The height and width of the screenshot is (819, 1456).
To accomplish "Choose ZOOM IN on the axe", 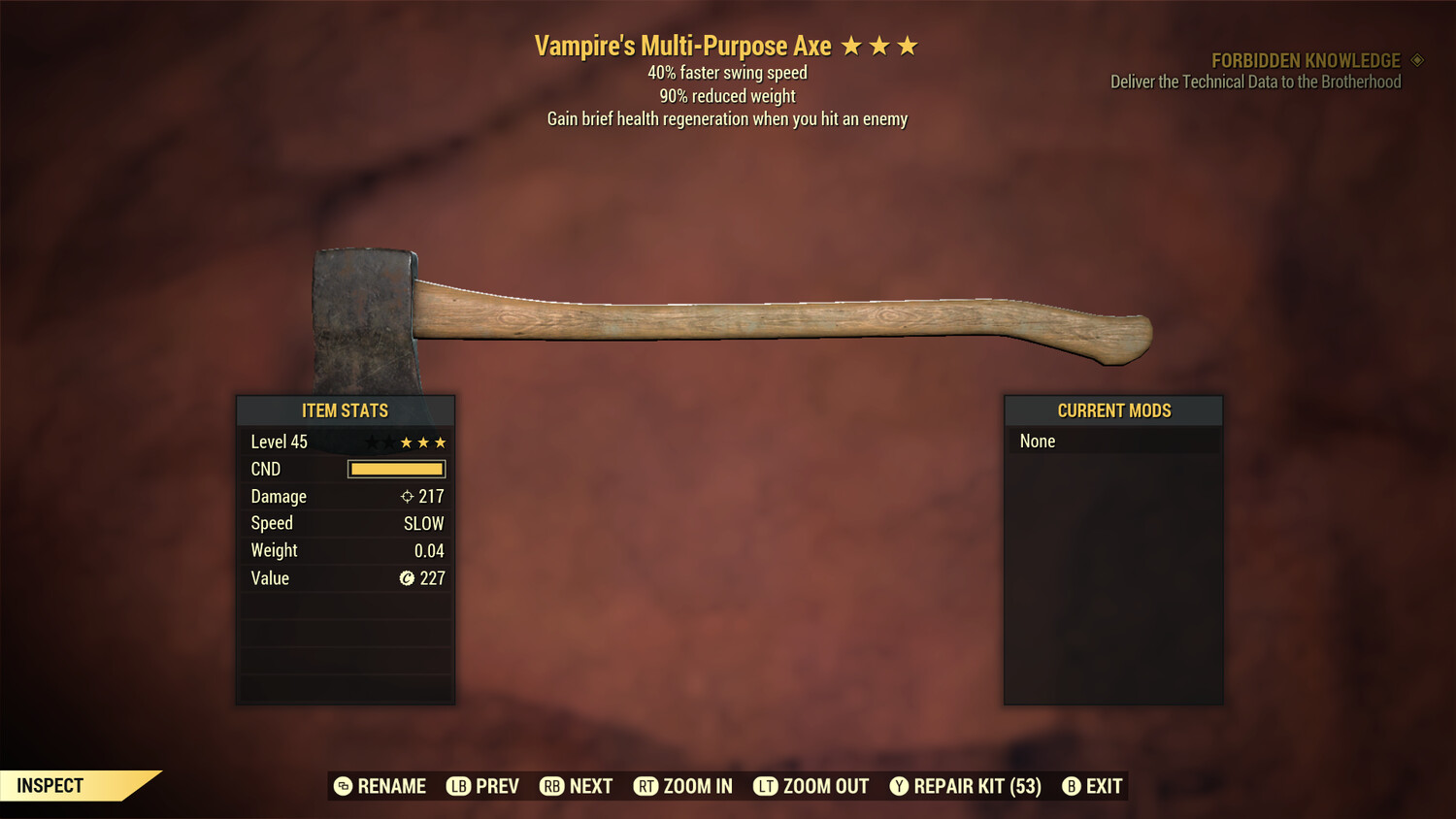I will coord(683,786).
